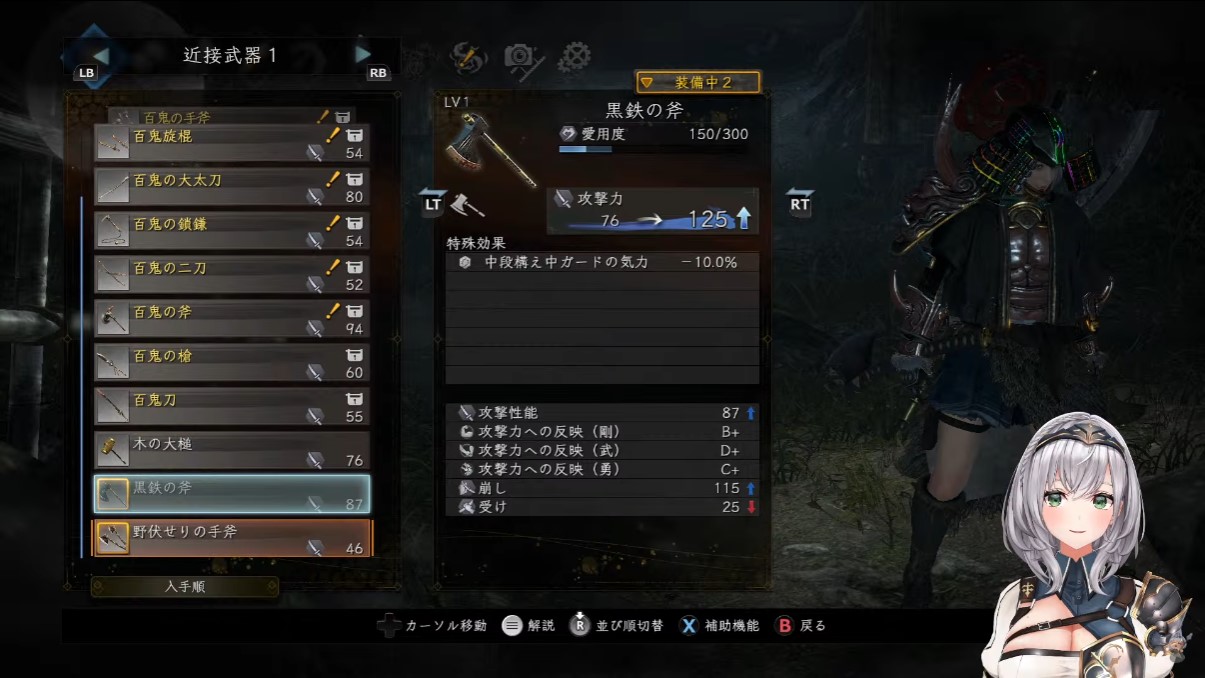Select the 百鬼刀 sword row
1205x678 pixels.
point(231,407)
